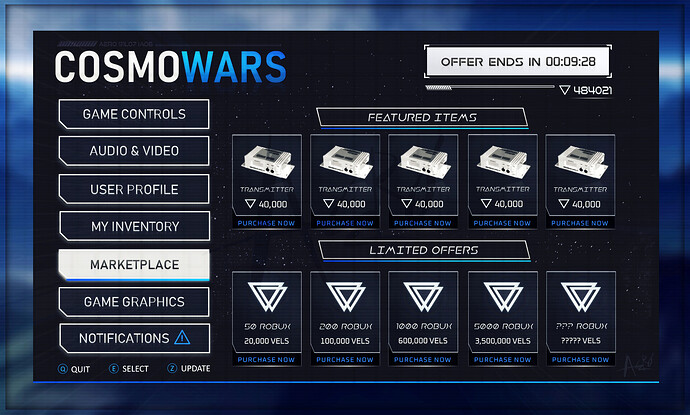Viewport: 690px width, 415px height.
Task: Buy the 200 Robux offer for 100,000 Vels
Action: click(345, 359)
